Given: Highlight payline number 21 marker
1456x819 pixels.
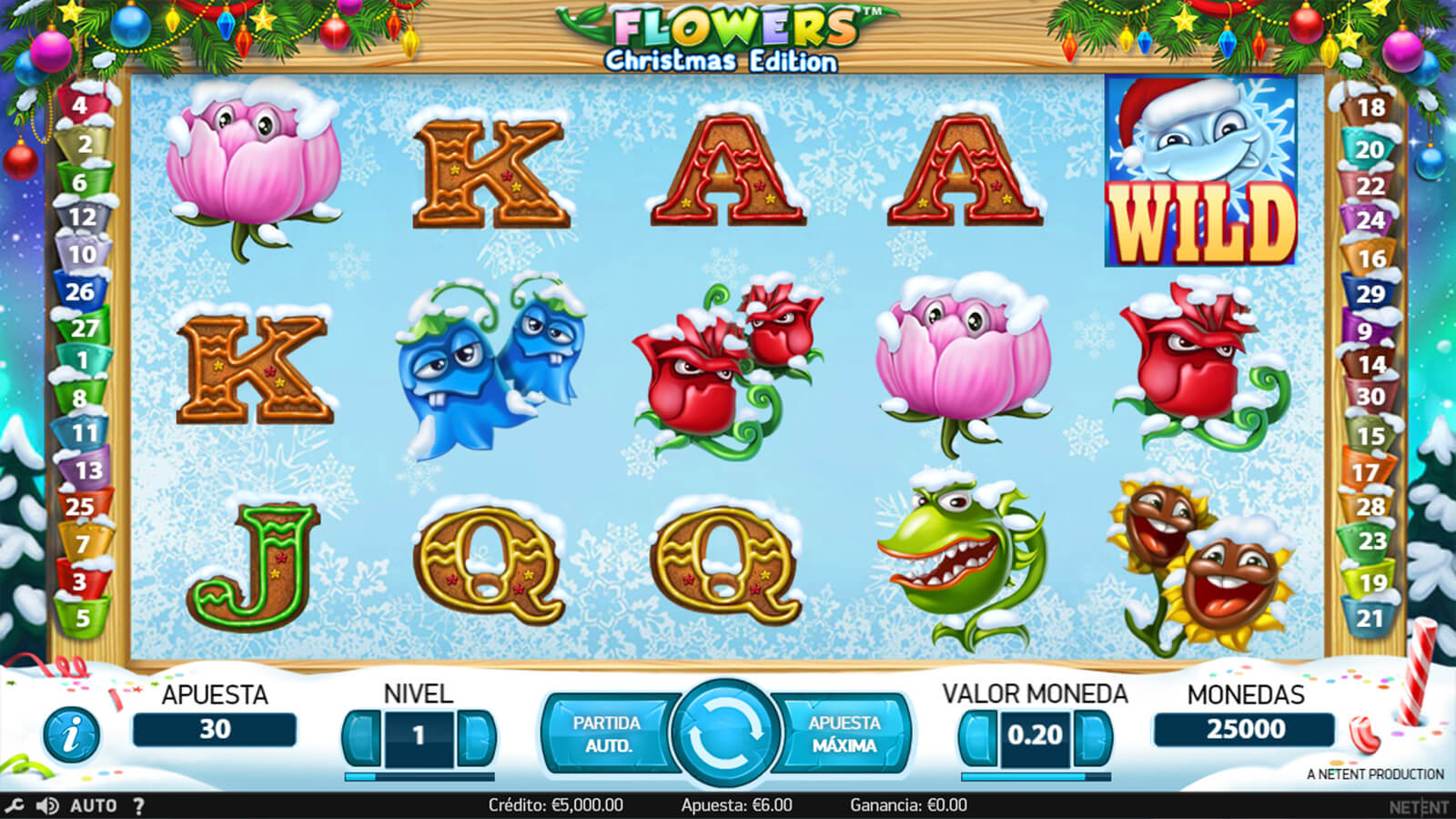Looking at the screenshot, I should (1370, 619).
